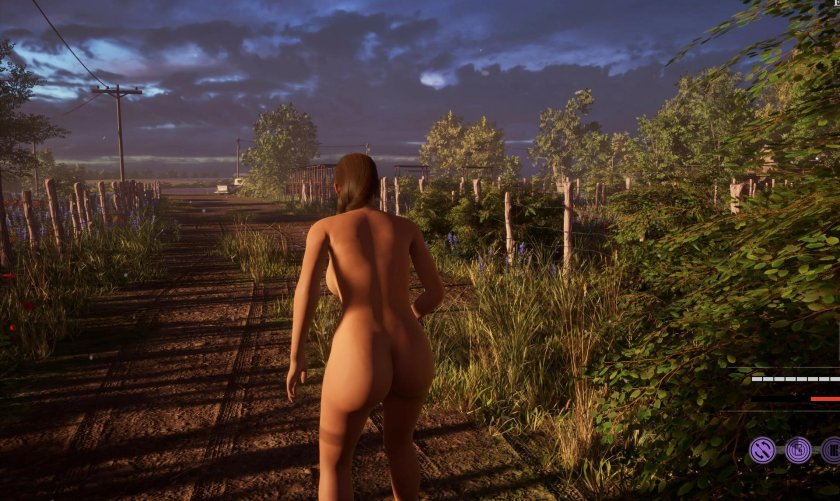Activate the purple icon cut off at screen edge

[831, 450]
